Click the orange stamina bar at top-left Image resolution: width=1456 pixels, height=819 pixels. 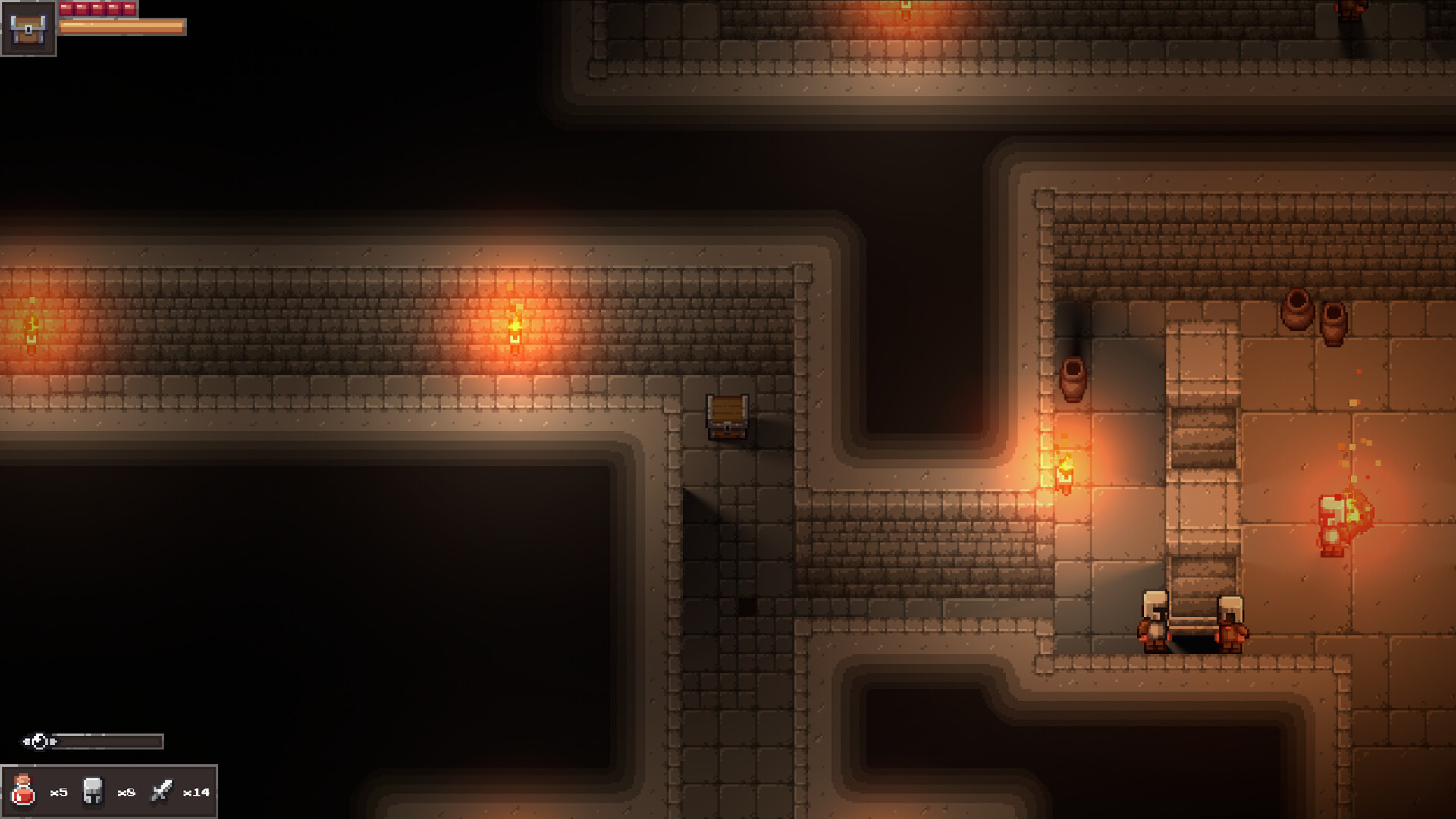click(121, 28)
